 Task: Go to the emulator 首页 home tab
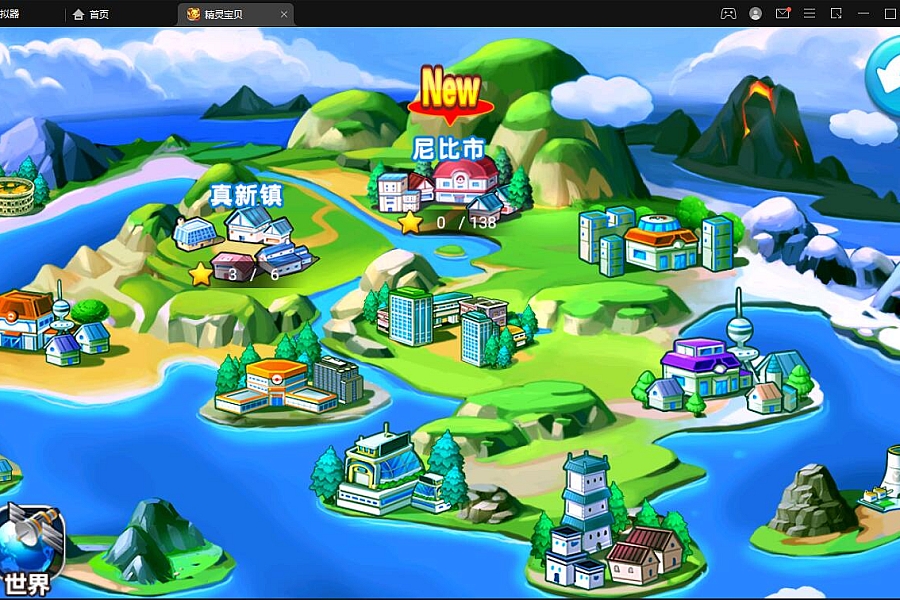pos(91,14)
